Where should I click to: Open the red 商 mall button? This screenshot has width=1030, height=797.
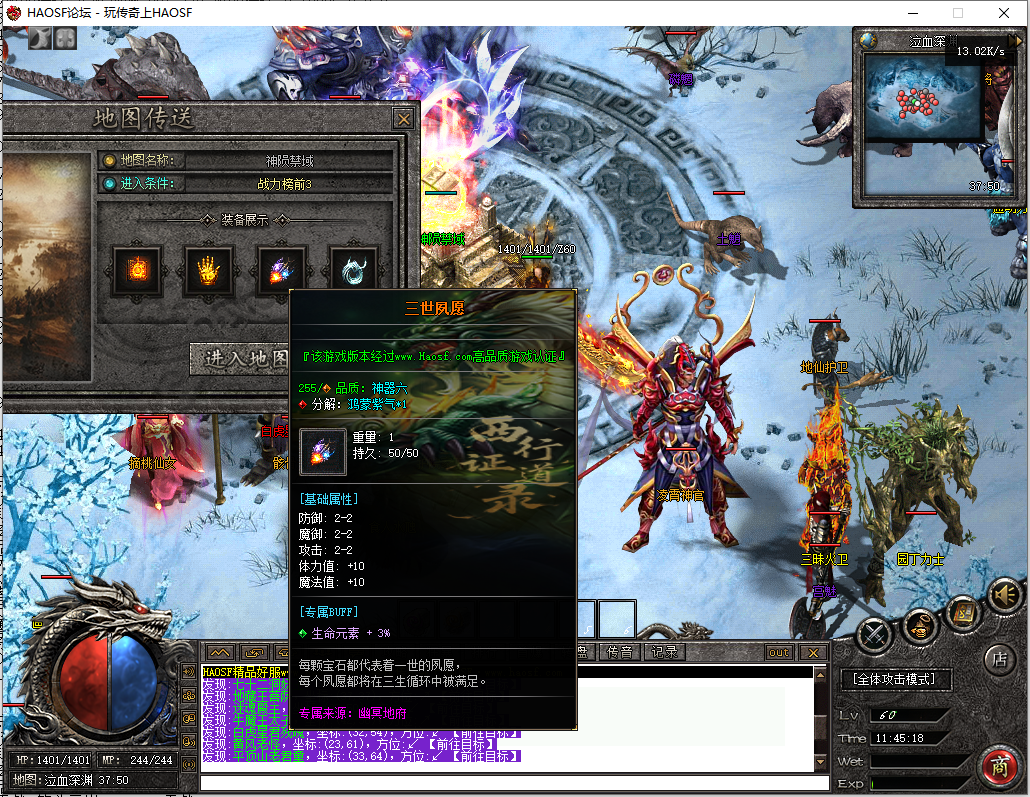click(998, 765)
